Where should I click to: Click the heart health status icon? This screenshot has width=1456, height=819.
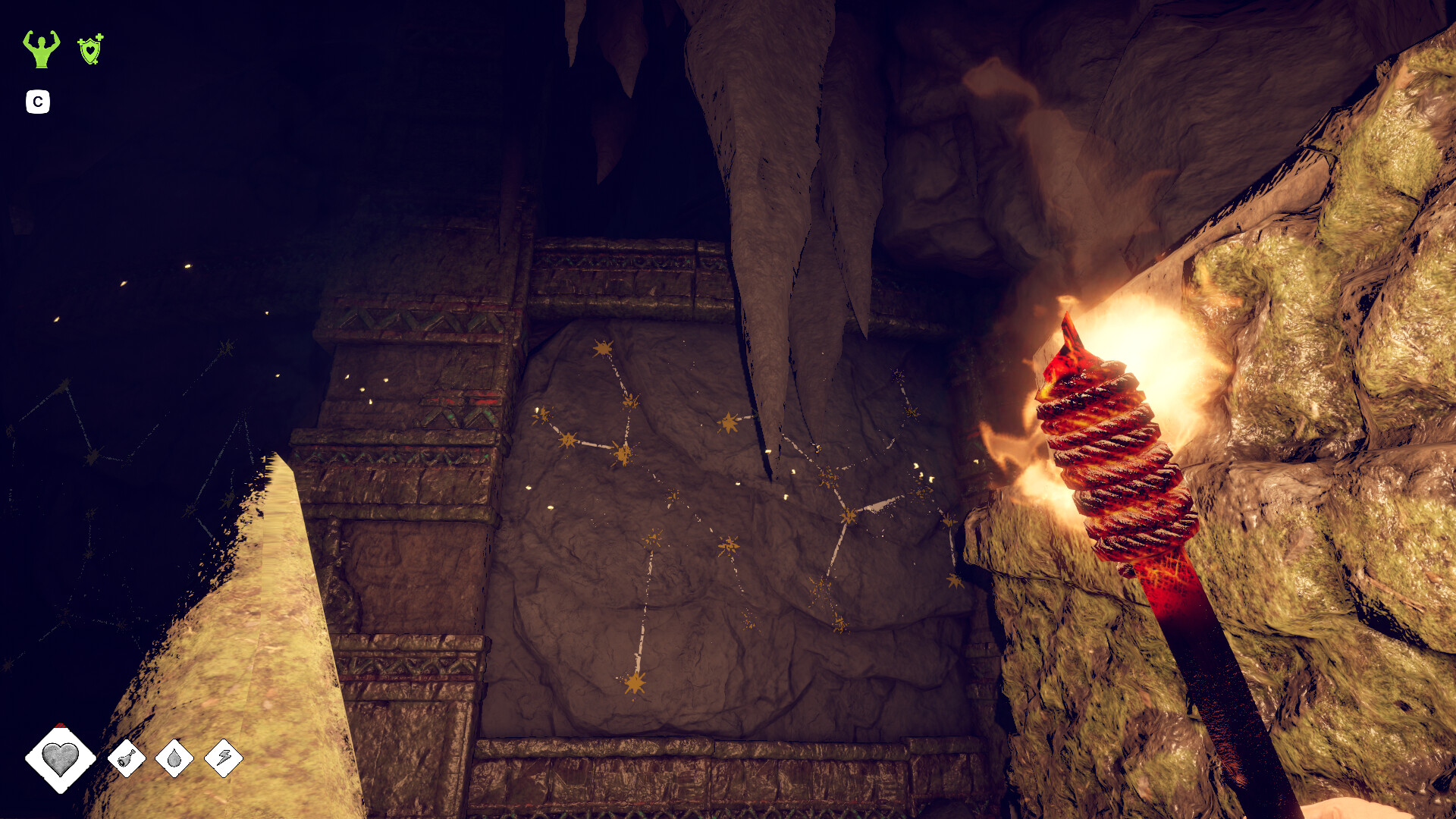[60, 758]
